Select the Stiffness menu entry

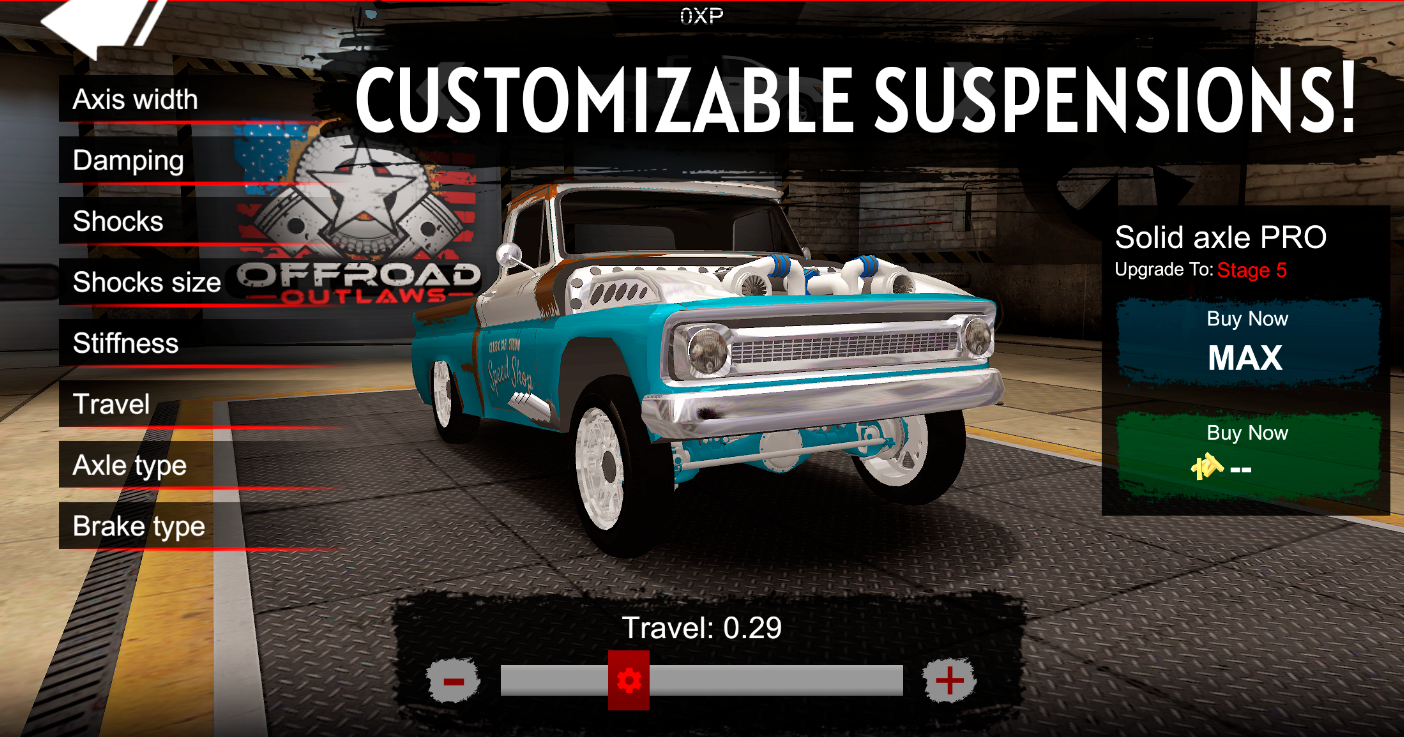click(126, 344)
